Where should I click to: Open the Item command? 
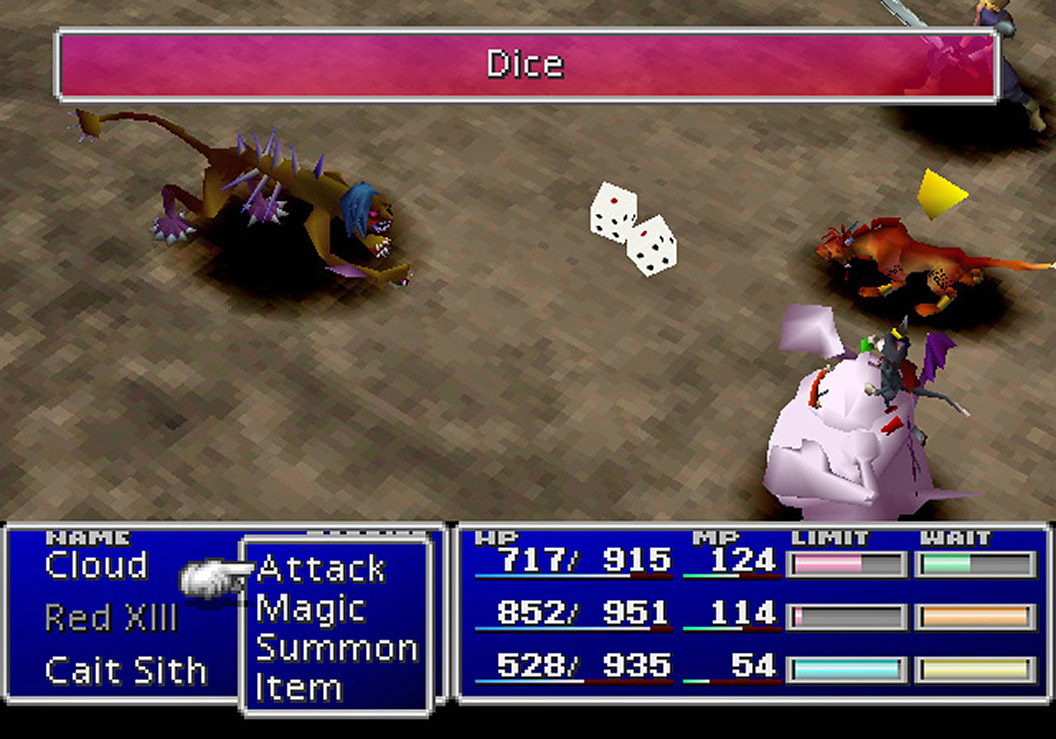click(x=298, y=688)
